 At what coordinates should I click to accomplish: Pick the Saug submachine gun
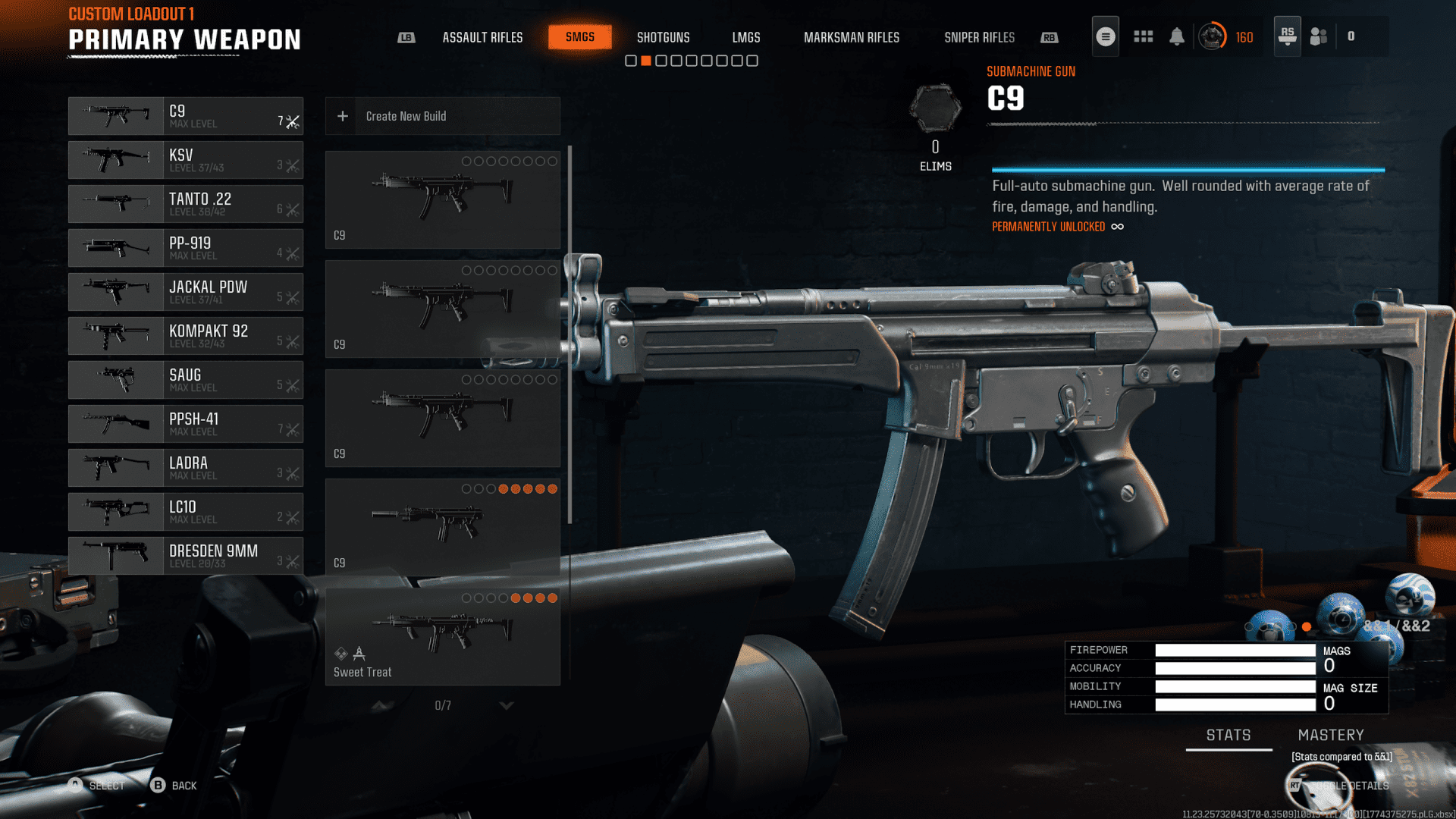[x=186, y=380]
